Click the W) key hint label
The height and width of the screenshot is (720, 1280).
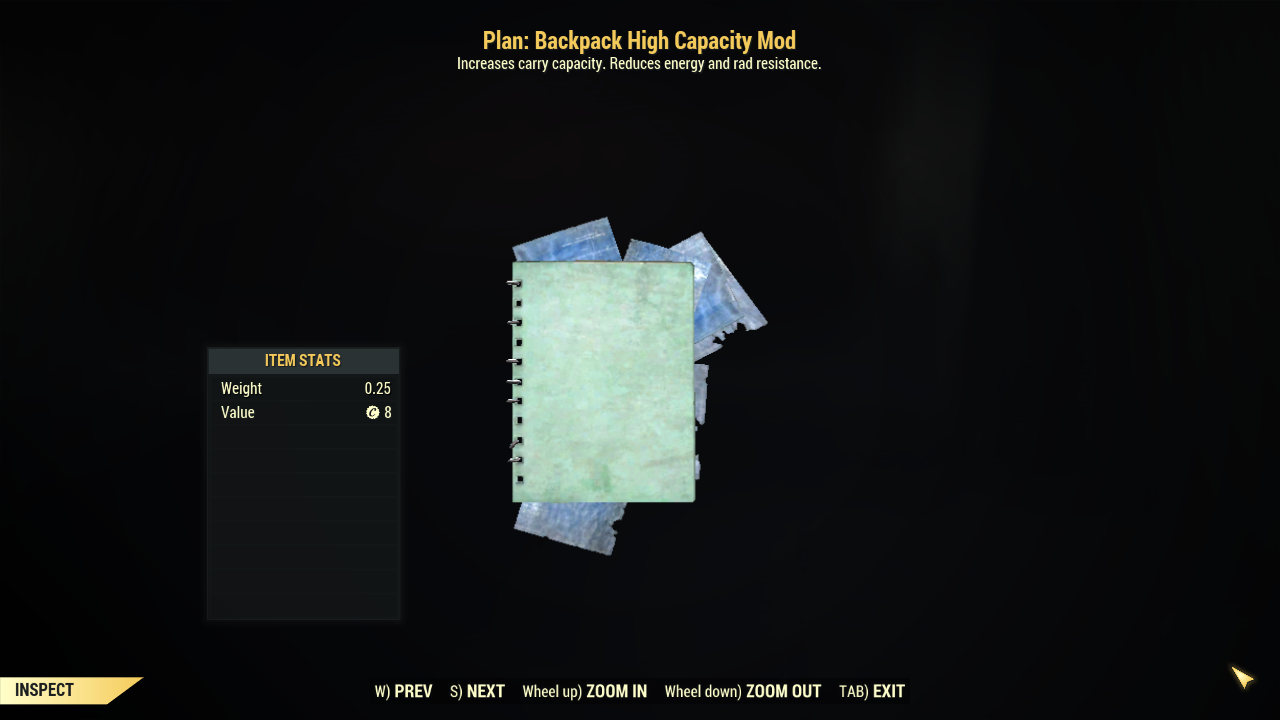tap(382, 691)
